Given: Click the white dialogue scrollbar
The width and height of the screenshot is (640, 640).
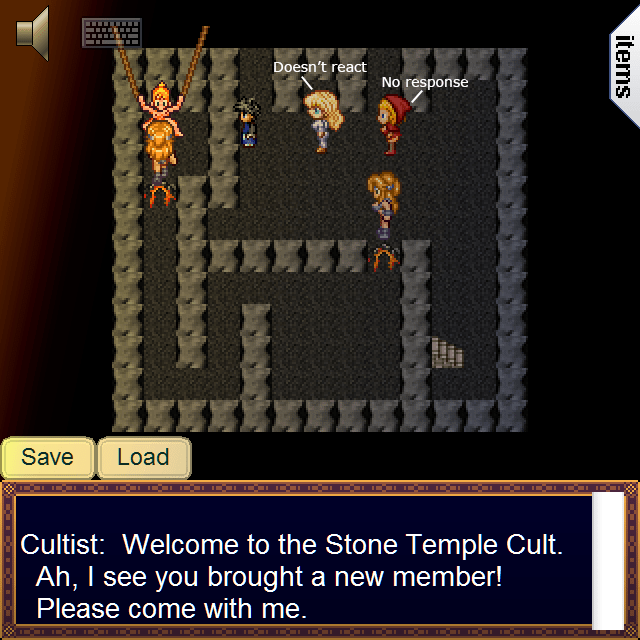Looking at the screenshot, I should click(607, 559).
